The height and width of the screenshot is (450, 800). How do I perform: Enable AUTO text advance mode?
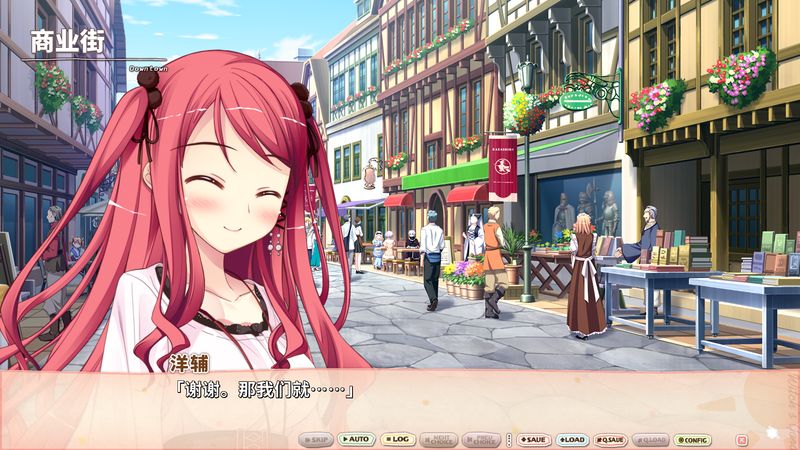coord(355,440)
